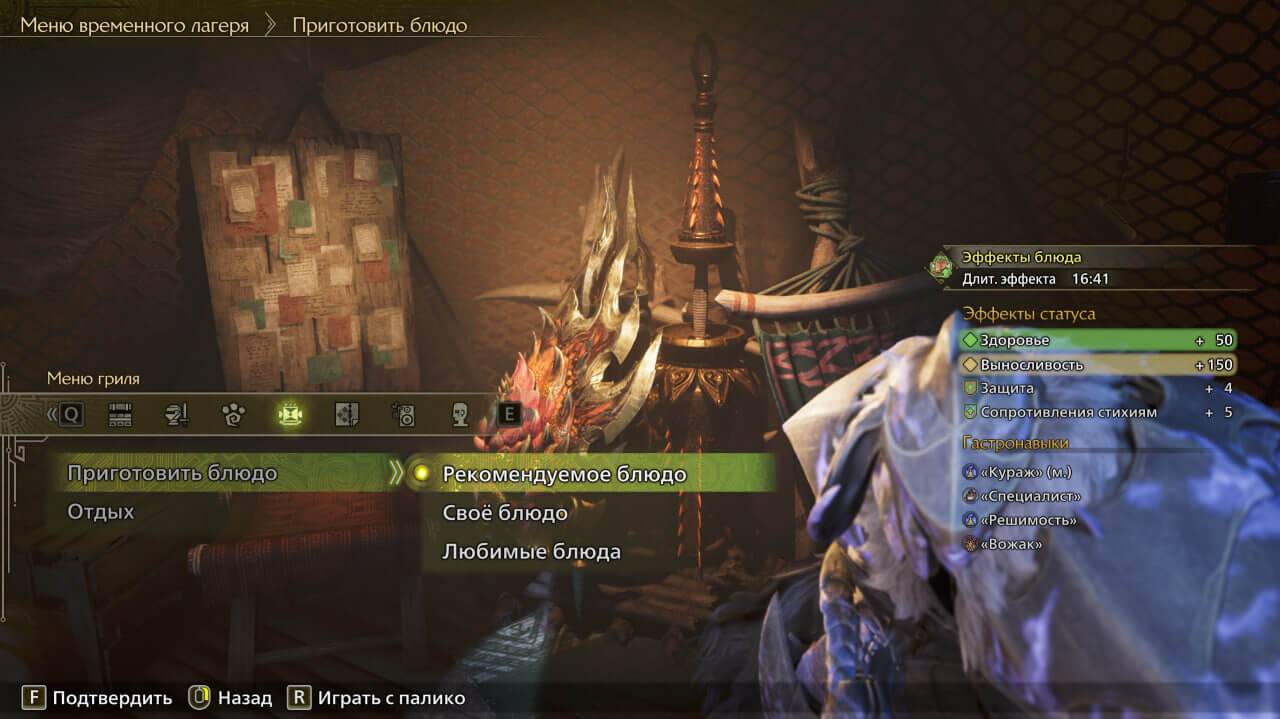Image resolution: width=1280 pixels, height=719 pixels.
Task: Open "Любимые блюда" favorite dishes
Action: (x=531, y=552)
